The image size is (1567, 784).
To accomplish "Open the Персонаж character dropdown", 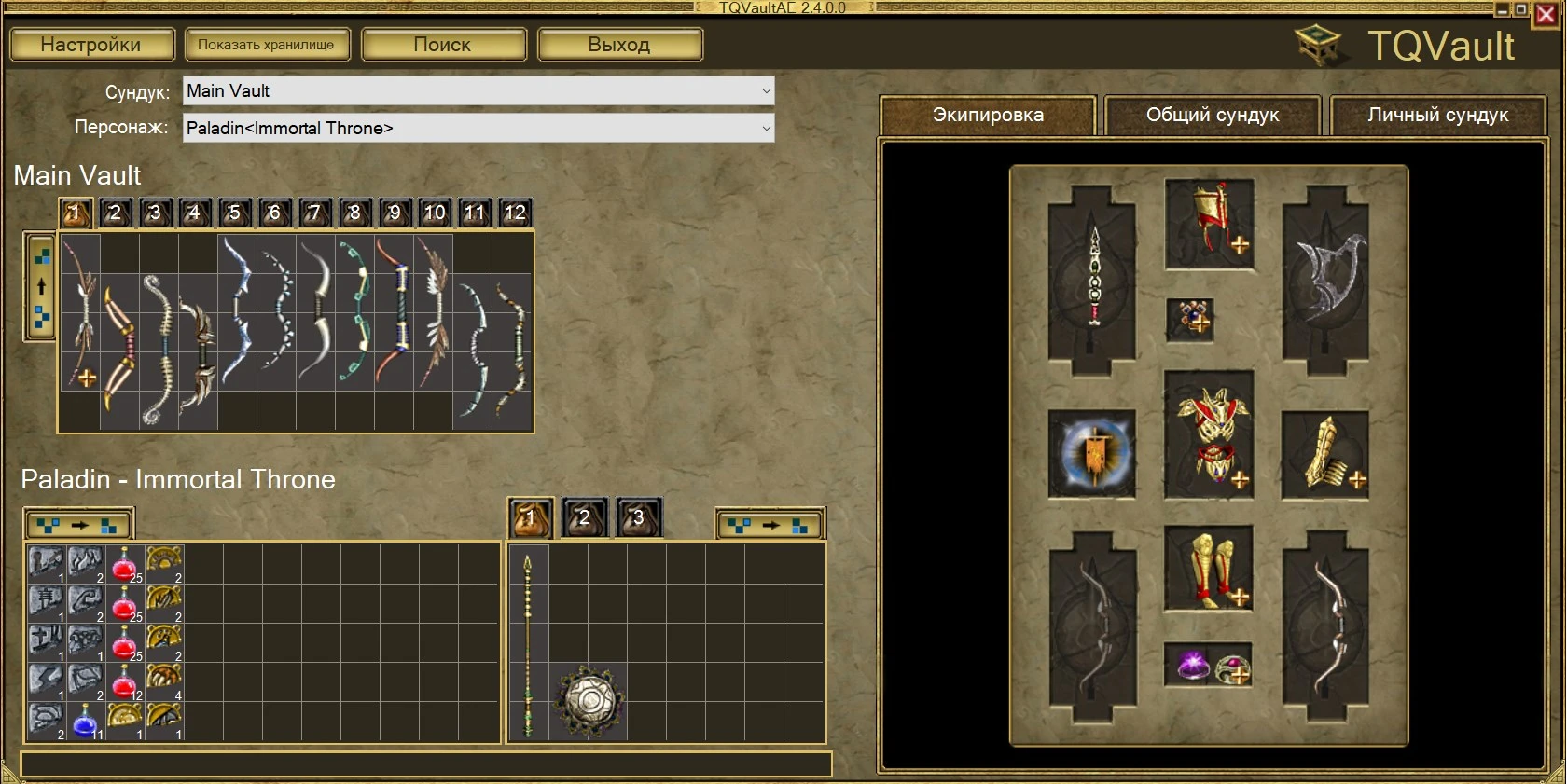I will point(477,128).
